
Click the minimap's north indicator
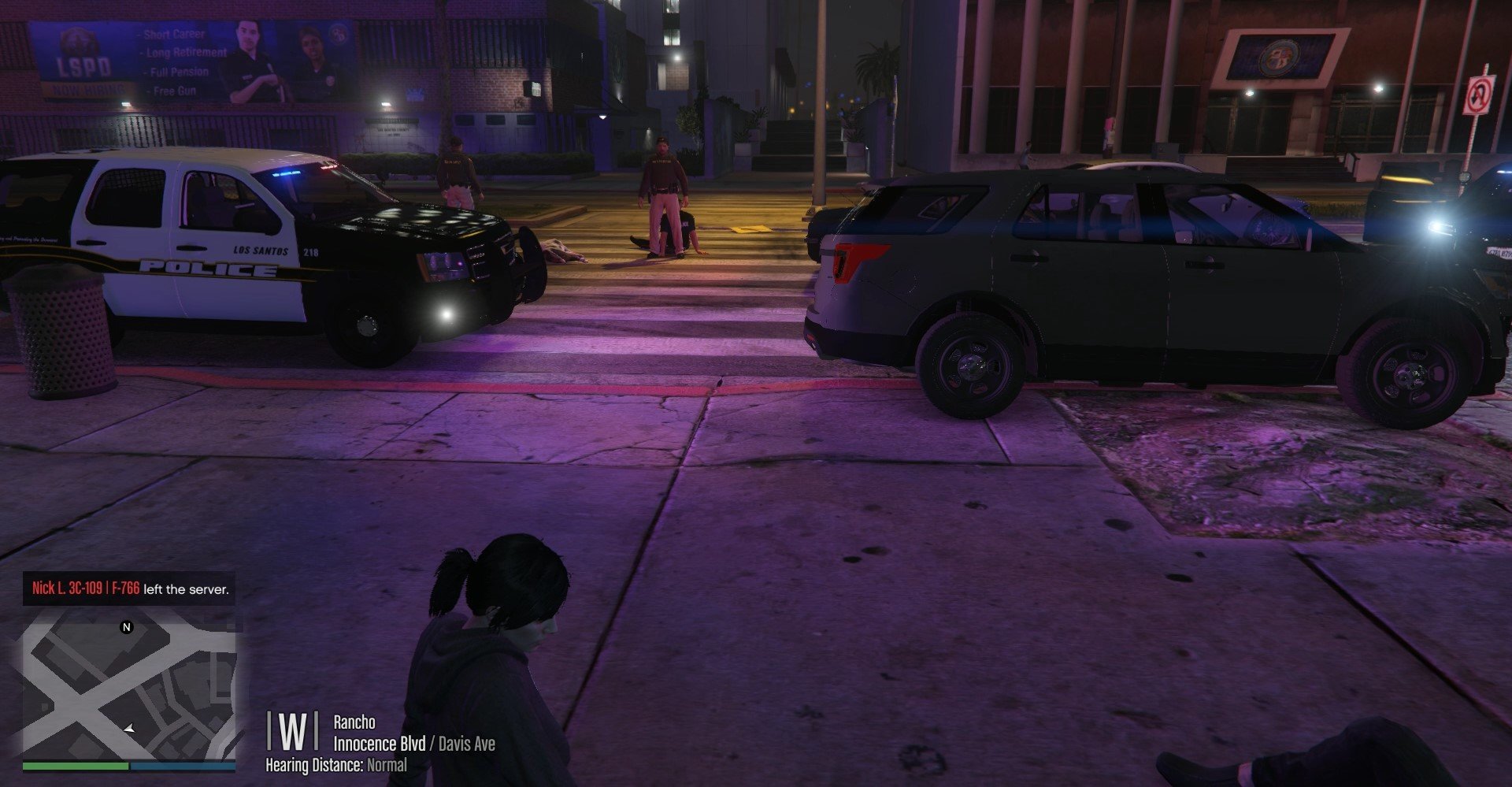[126, 627]
